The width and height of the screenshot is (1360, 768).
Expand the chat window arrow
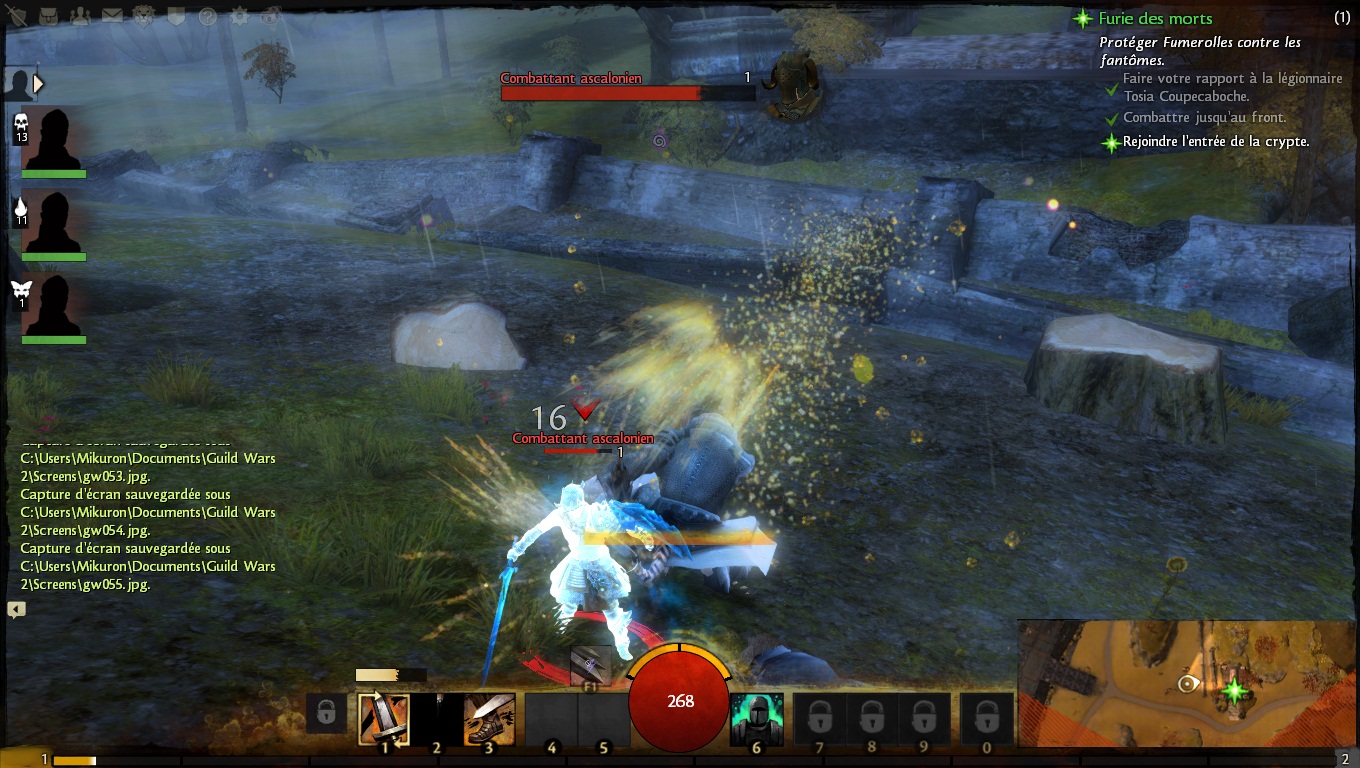coord(16,609)
